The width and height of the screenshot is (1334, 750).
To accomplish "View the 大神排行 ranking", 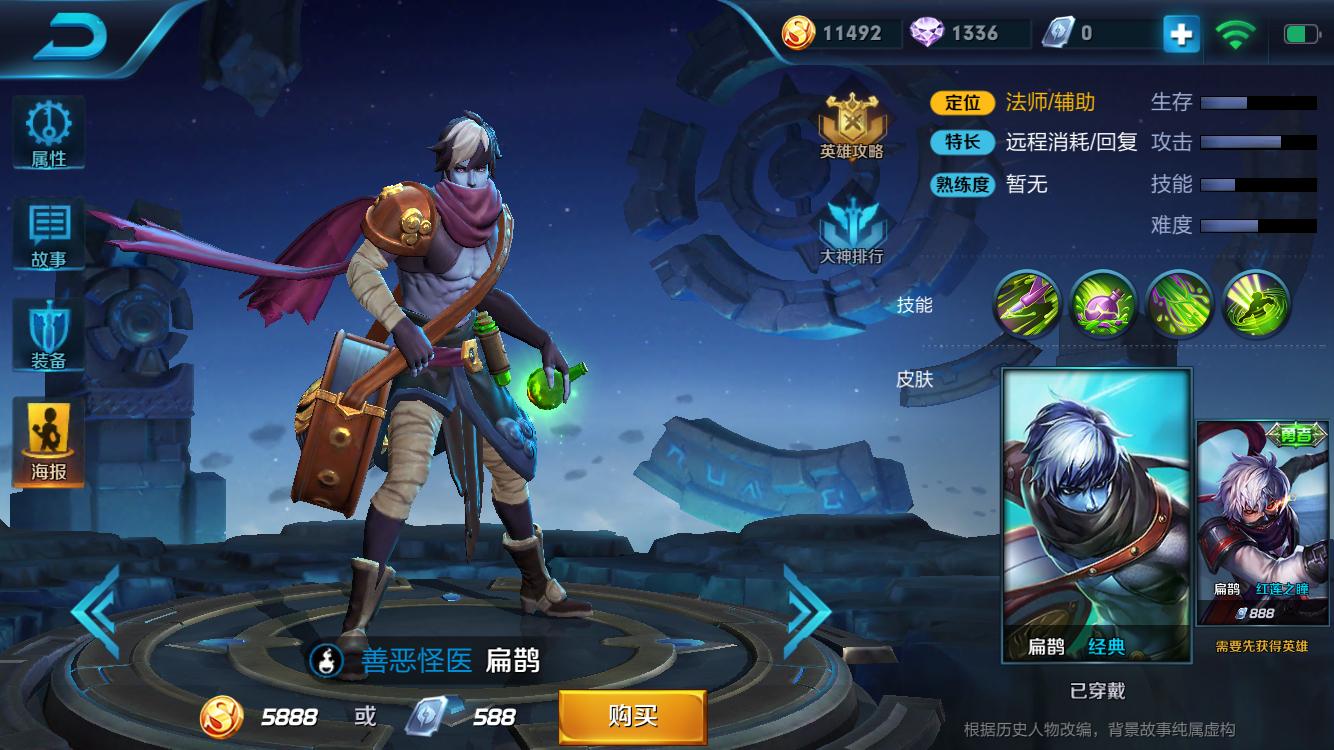I will 851,230.
